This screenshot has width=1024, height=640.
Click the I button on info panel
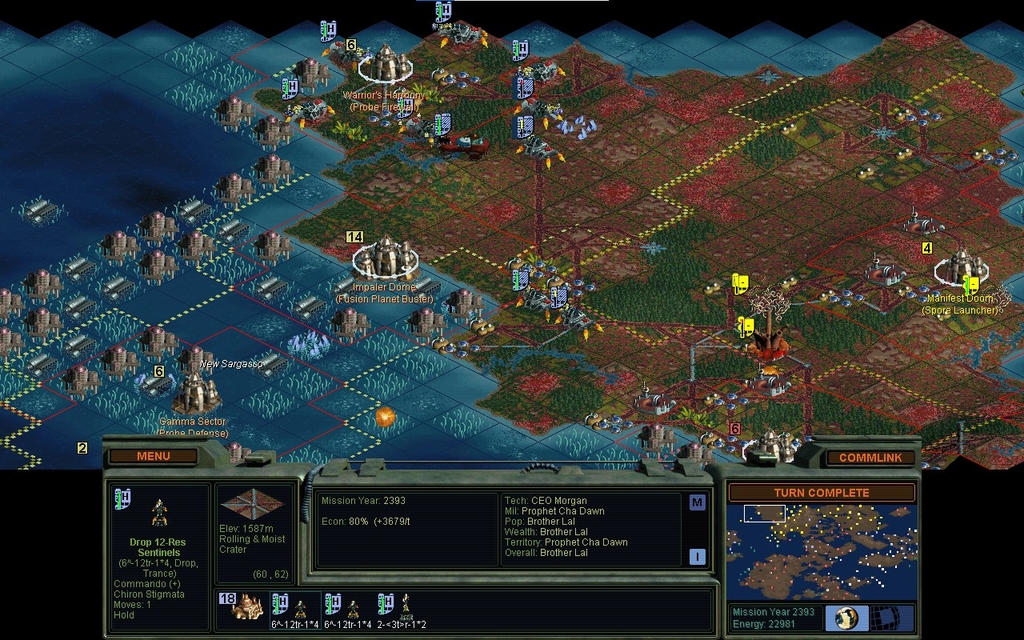coord(697,556)
